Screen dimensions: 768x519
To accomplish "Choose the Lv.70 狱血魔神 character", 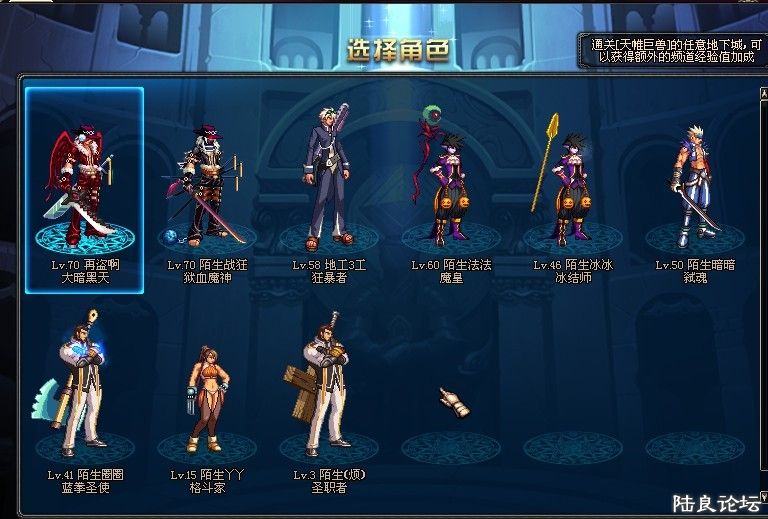I will (206, 180).
